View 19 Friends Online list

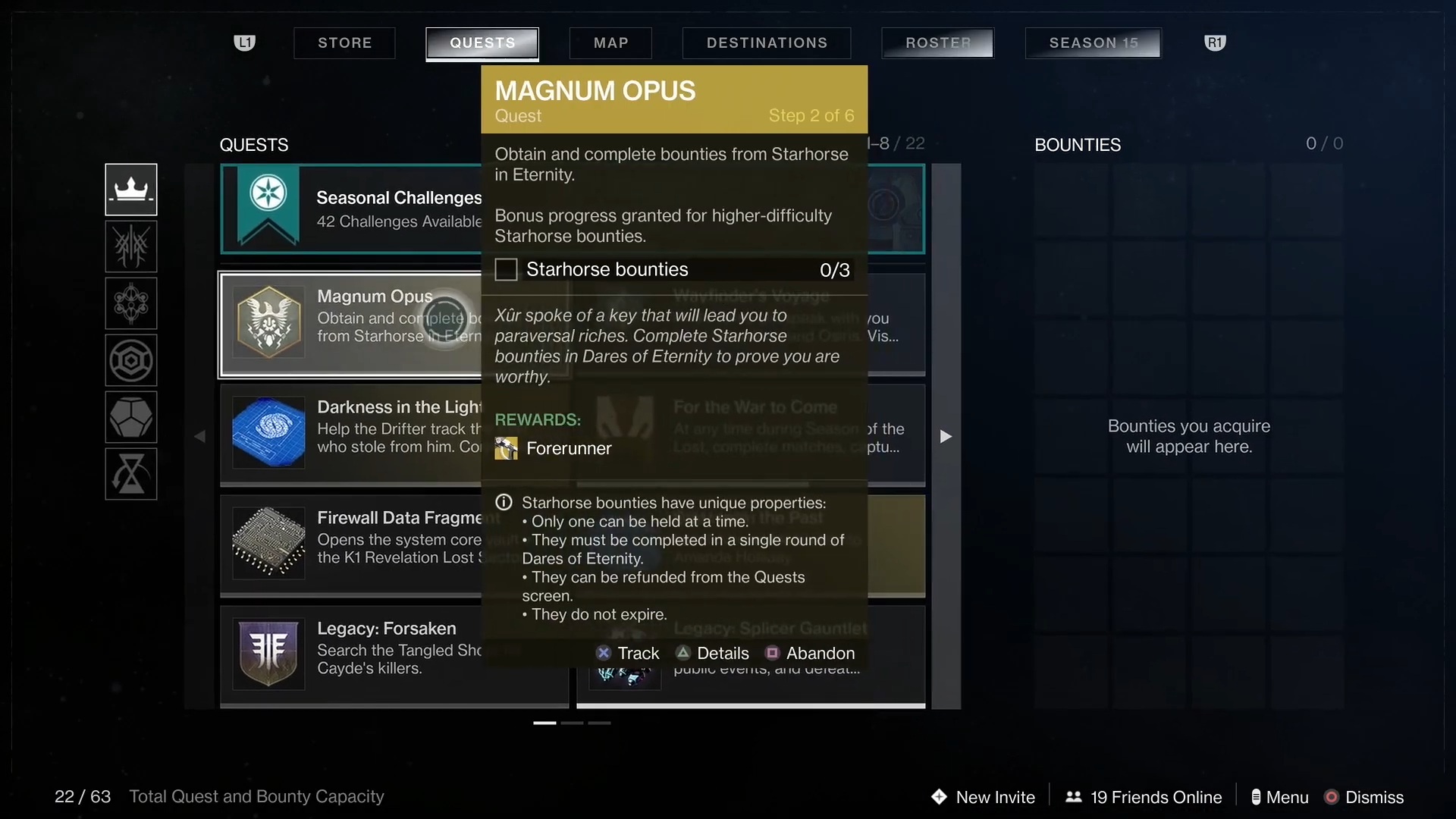1144,797
